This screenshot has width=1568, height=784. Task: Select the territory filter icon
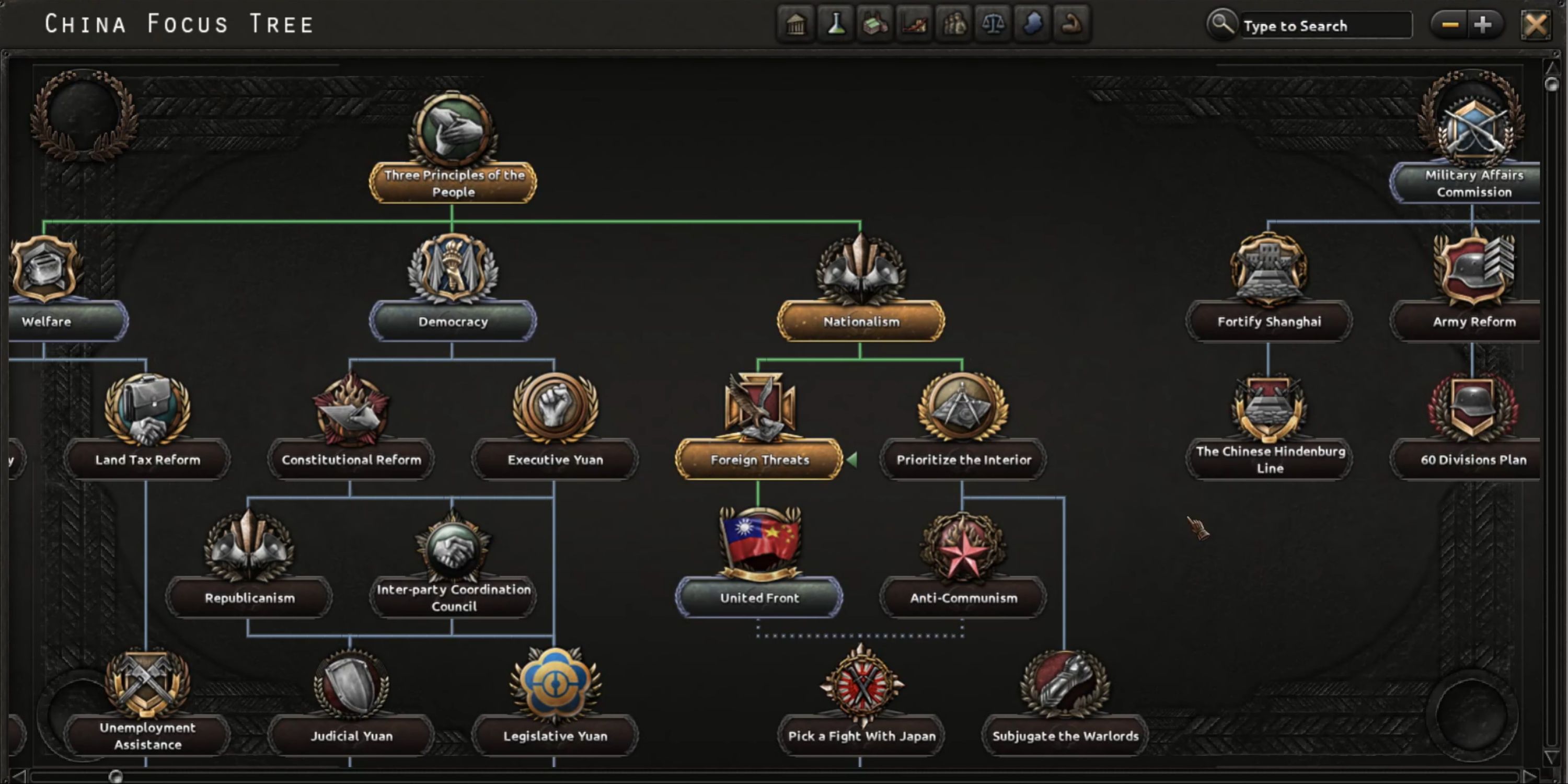1033,25
